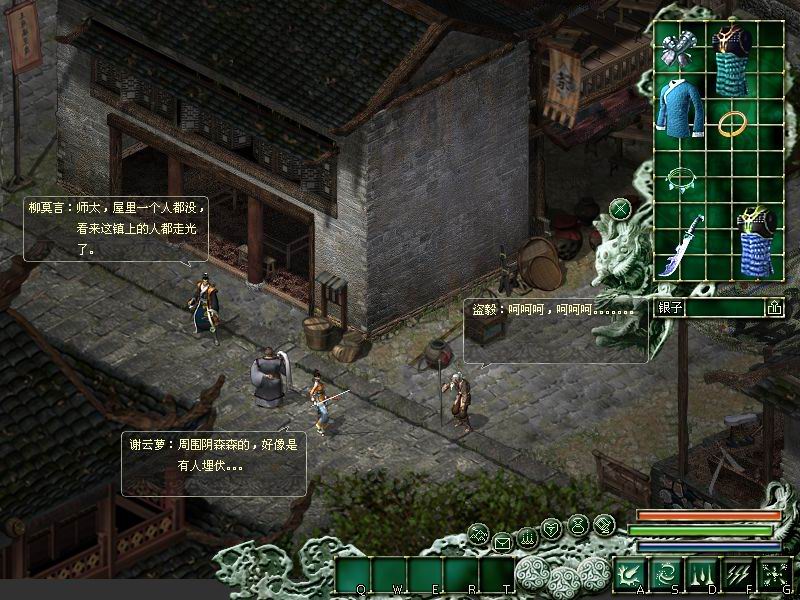Select the blue robe item
This screenshot has width=800, height=600.
pos(679,115)
